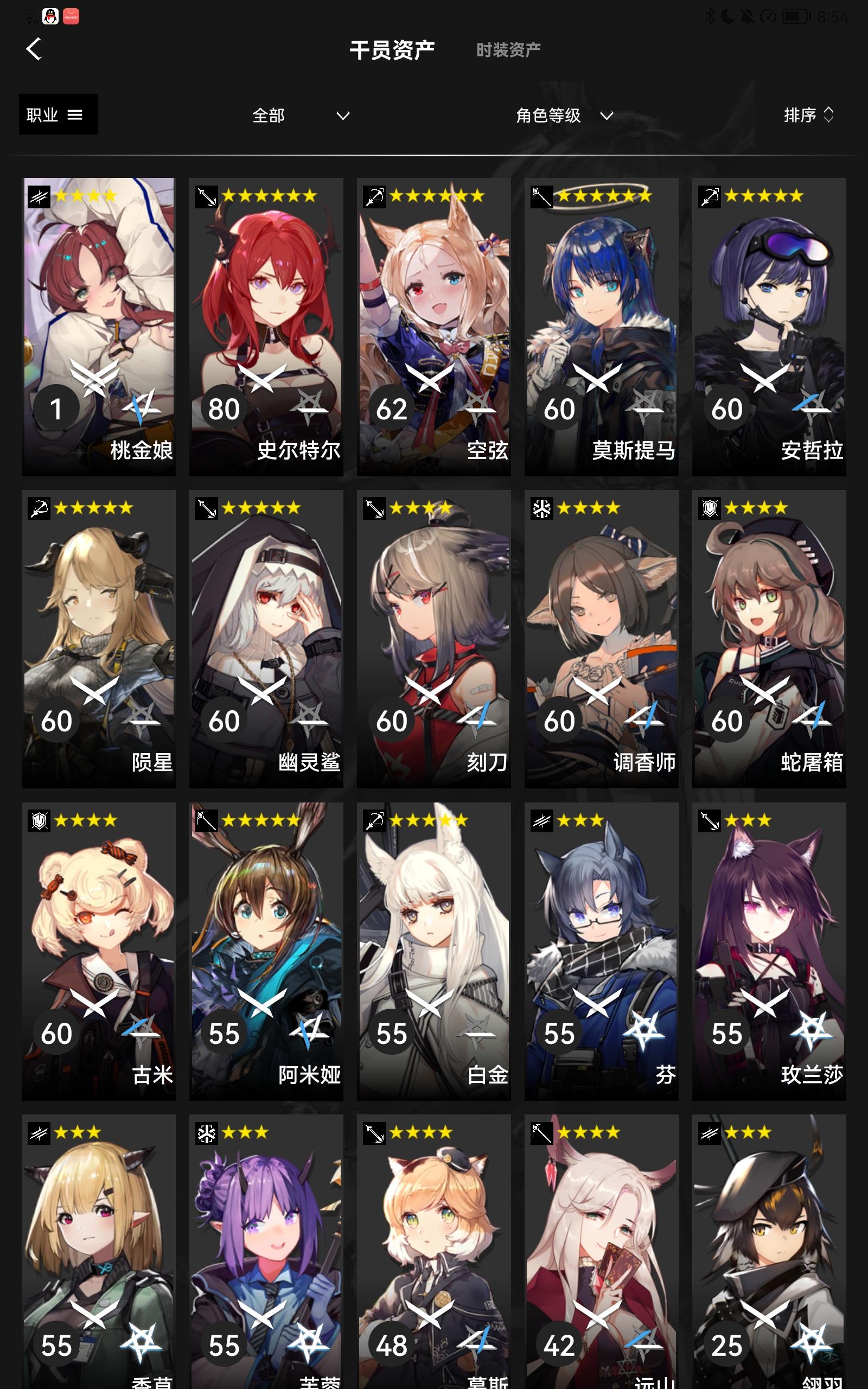Switch to the 时装资产 tab

point(507,49)
